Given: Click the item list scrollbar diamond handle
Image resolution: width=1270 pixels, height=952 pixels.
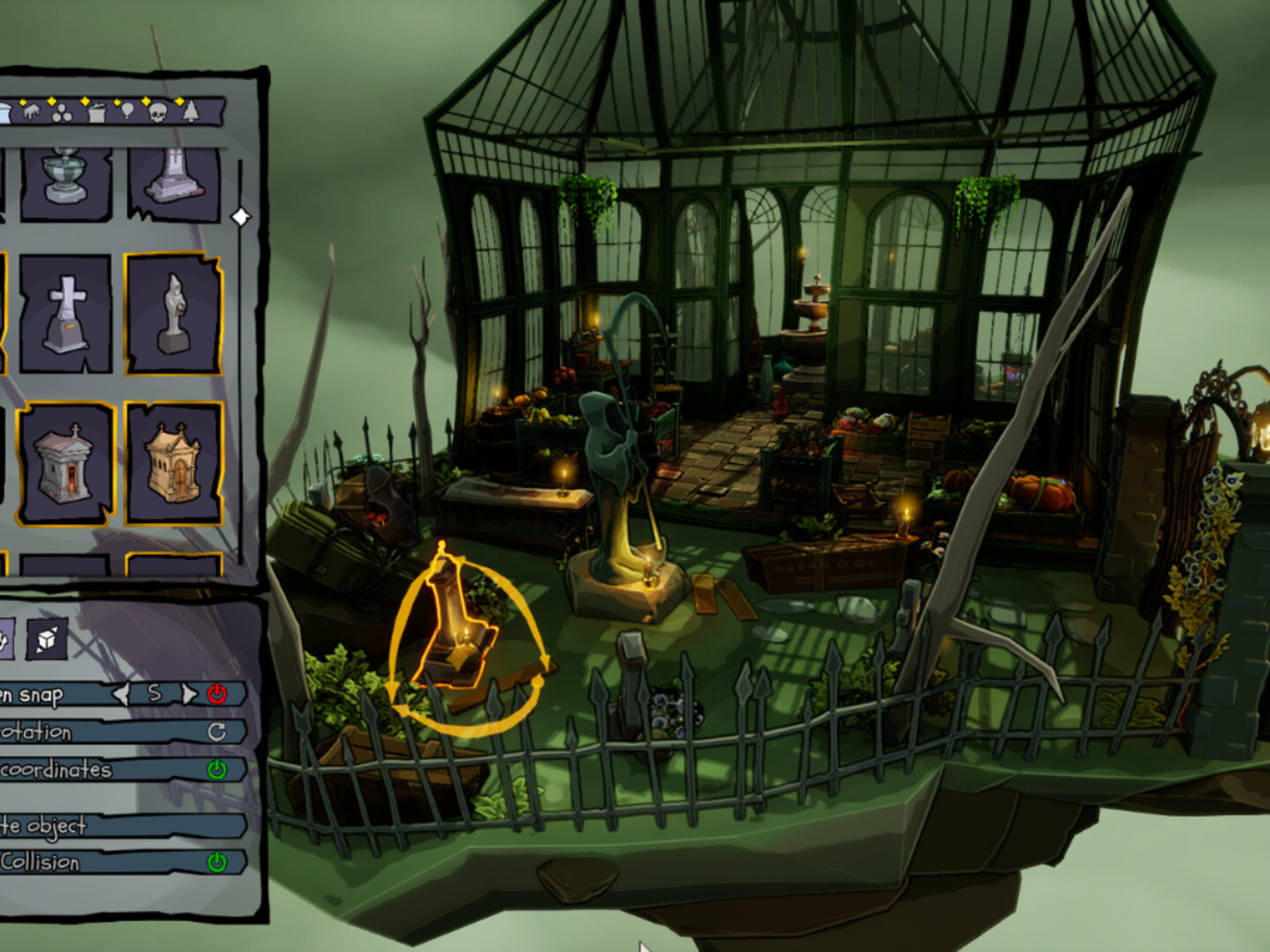Looking at the screenshot, I should point(240,217).
